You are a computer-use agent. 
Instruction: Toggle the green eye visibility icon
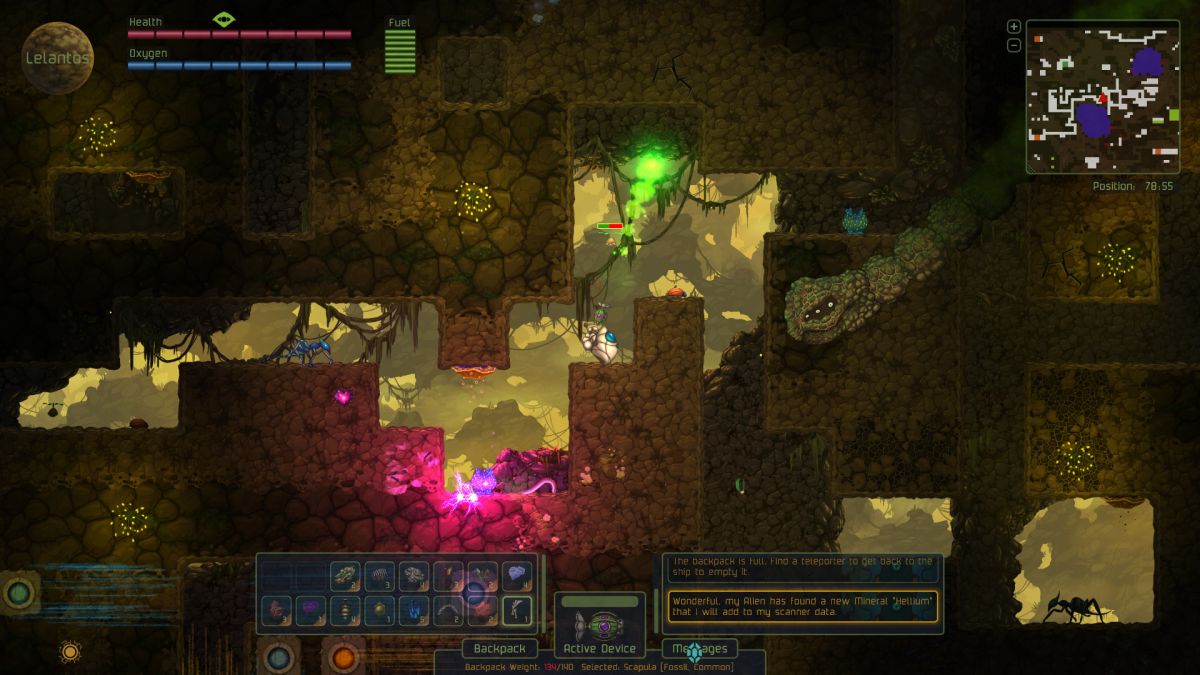click(224, 19)
